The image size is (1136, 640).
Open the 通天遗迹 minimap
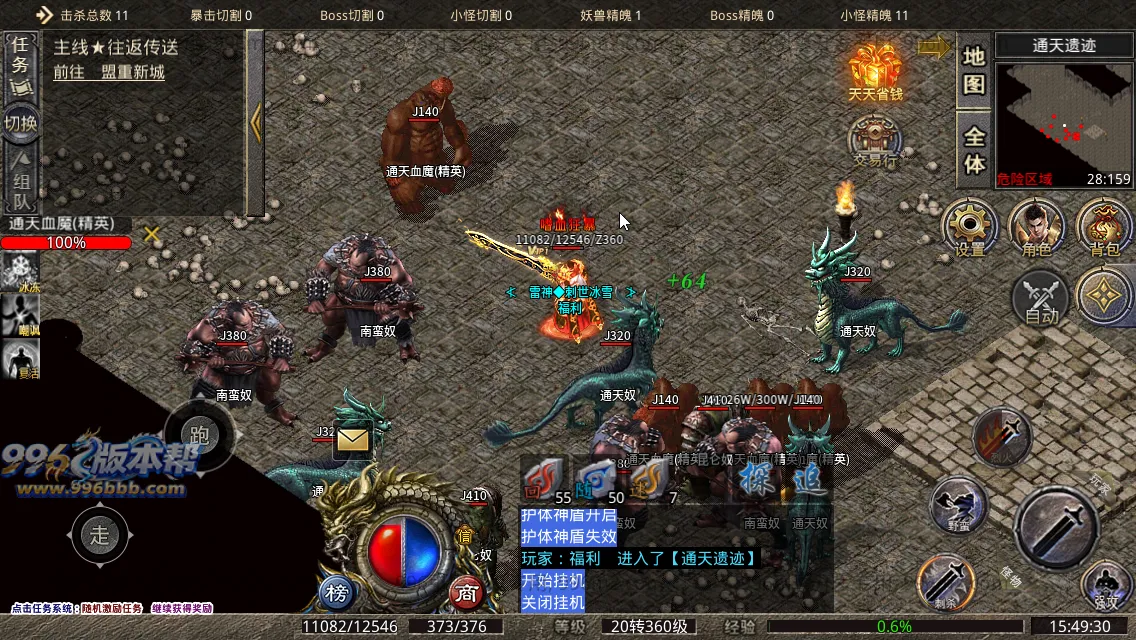coord(1064,112)
